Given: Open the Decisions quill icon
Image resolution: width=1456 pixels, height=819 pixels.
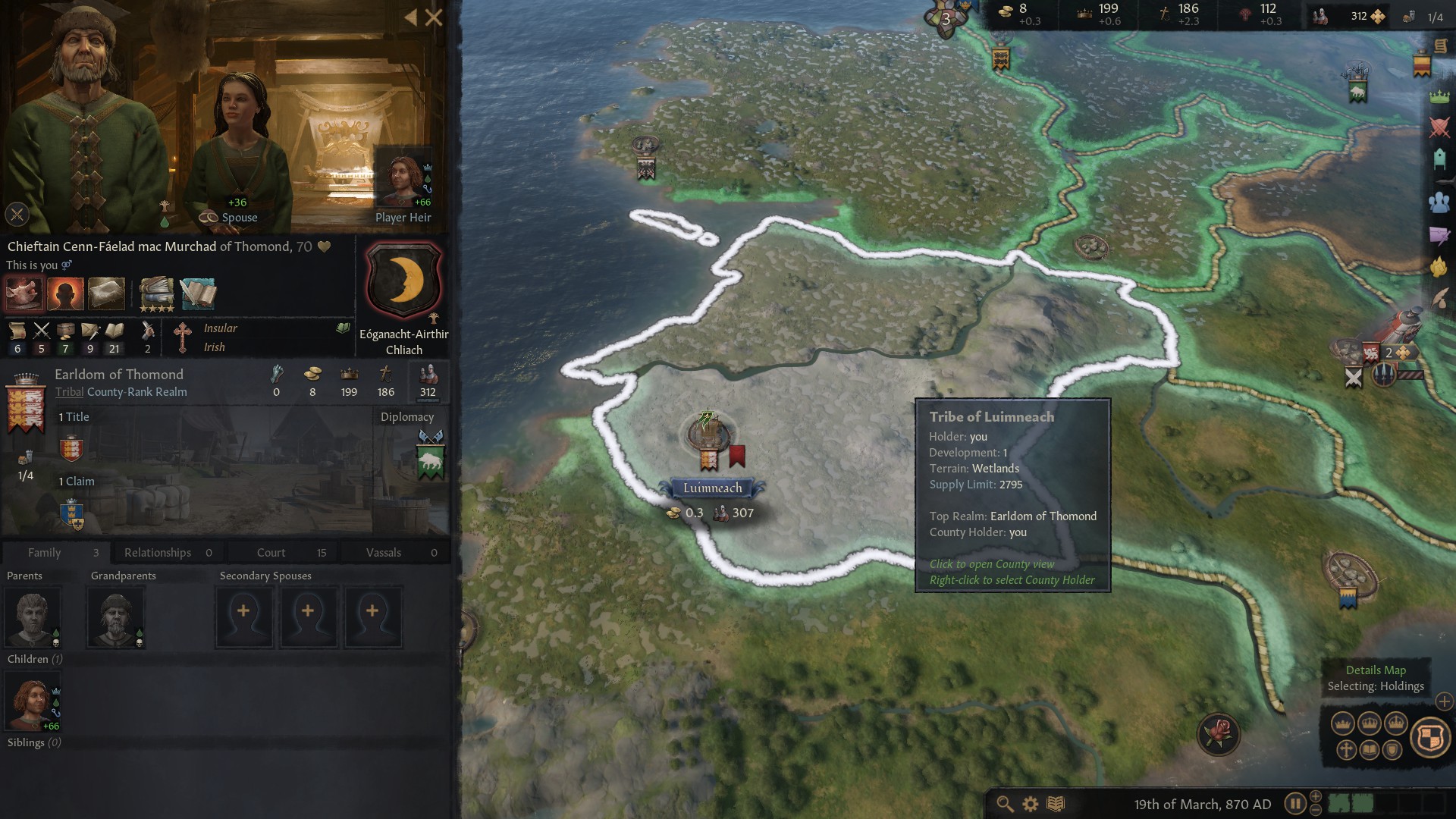Looking at the screenshot, I should (1439, 300).
